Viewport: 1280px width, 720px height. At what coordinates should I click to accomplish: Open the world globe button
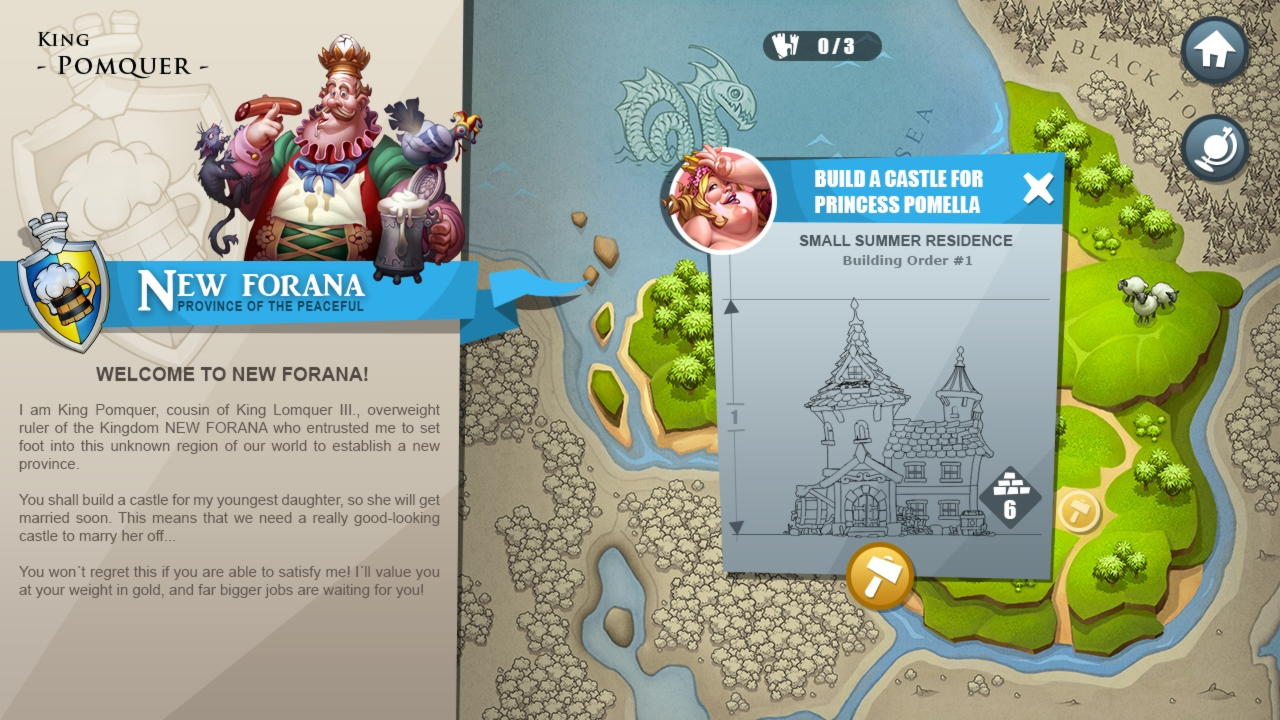tap(1214, 148)
